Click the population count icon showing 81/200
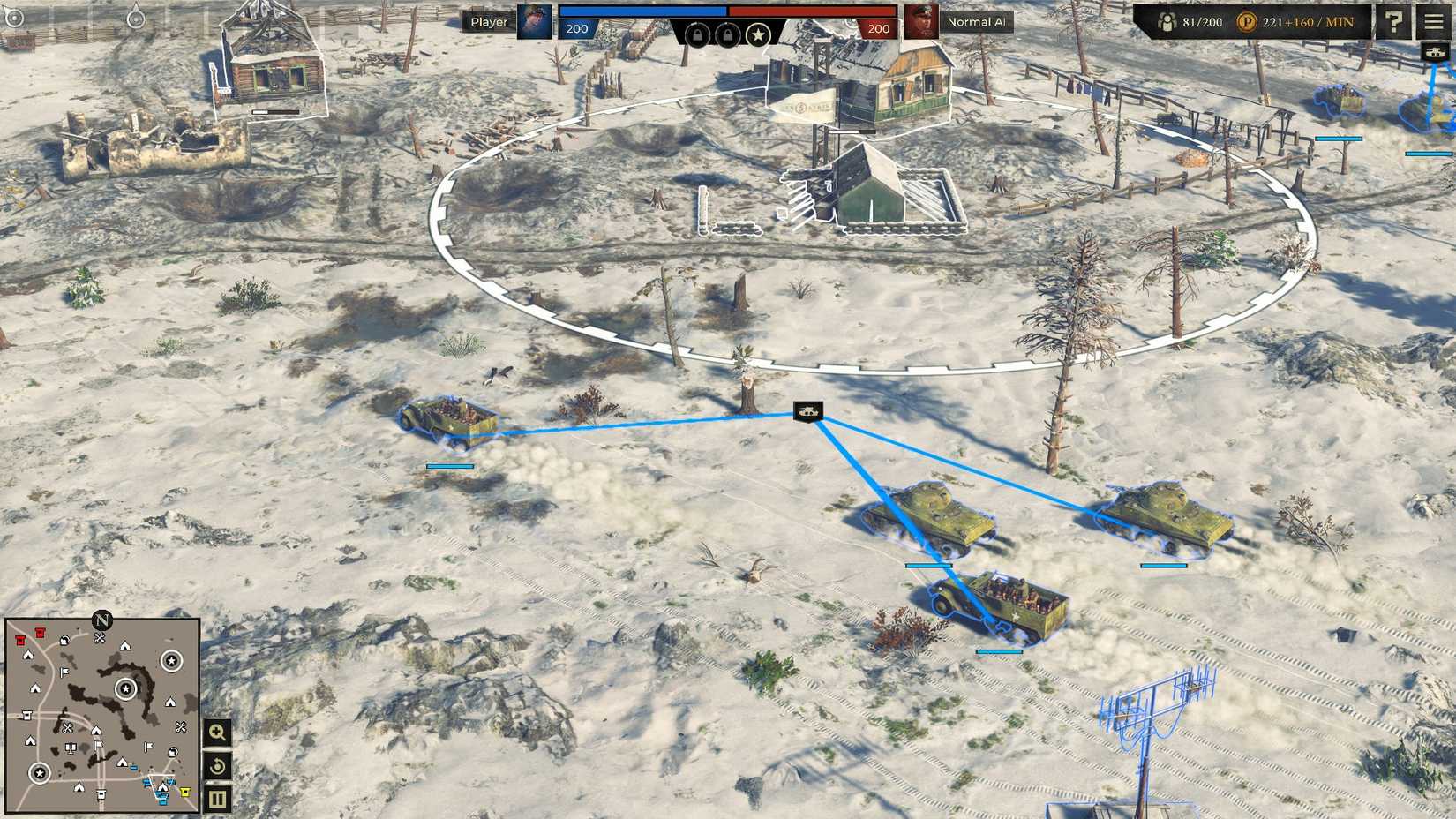Viewport: 1456px width, 819px height. (1169, 20)
